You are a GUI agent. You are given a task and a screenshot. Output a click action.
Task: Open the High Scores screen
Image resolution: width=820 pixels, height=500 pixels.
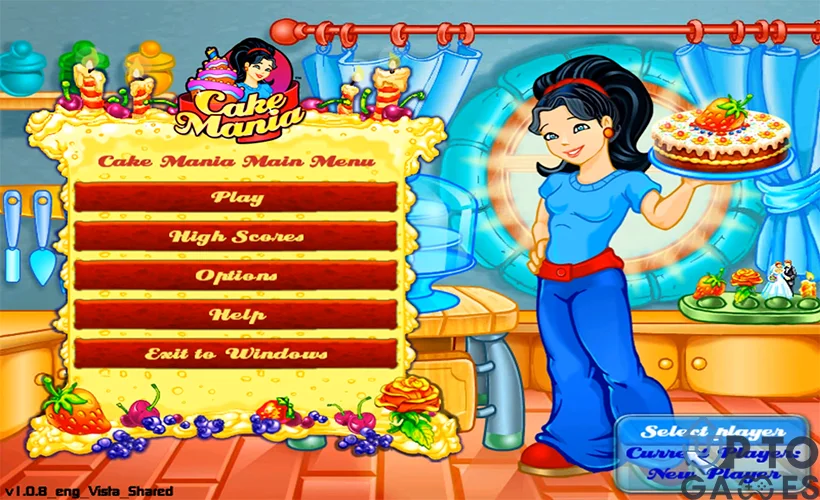click(236, 237)
